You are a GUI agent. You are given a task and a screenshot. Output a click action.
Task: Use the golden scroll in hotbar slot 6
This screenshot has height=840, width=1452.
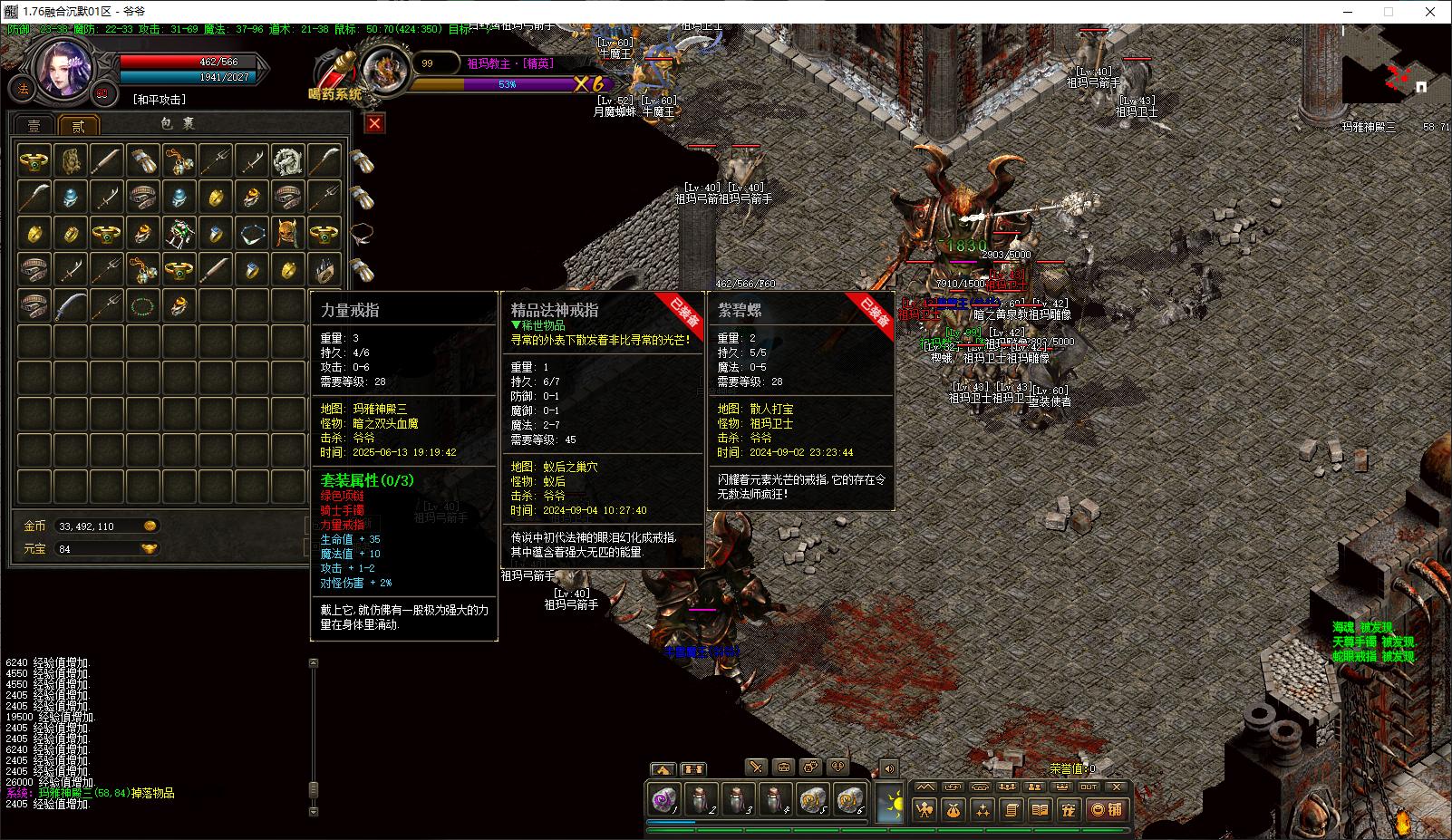850,801
